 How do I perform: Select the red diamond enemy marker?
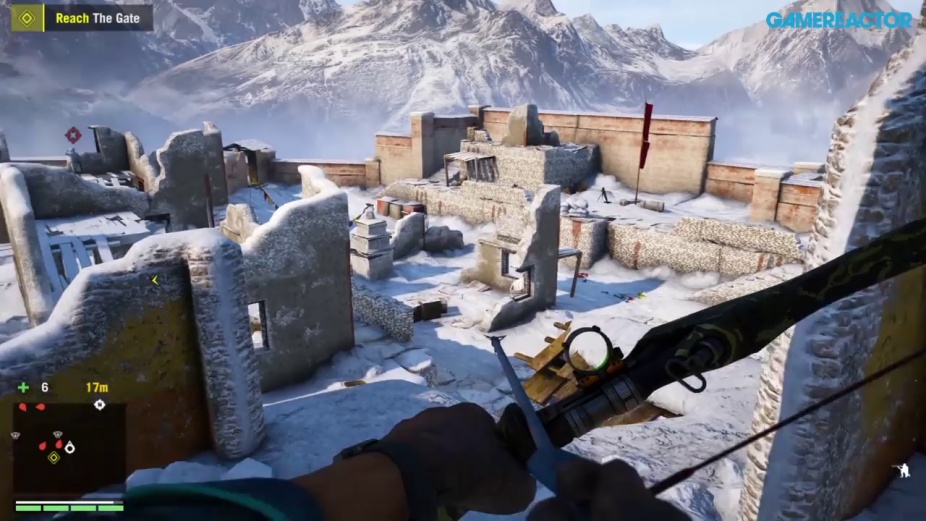tap(73, 135)
